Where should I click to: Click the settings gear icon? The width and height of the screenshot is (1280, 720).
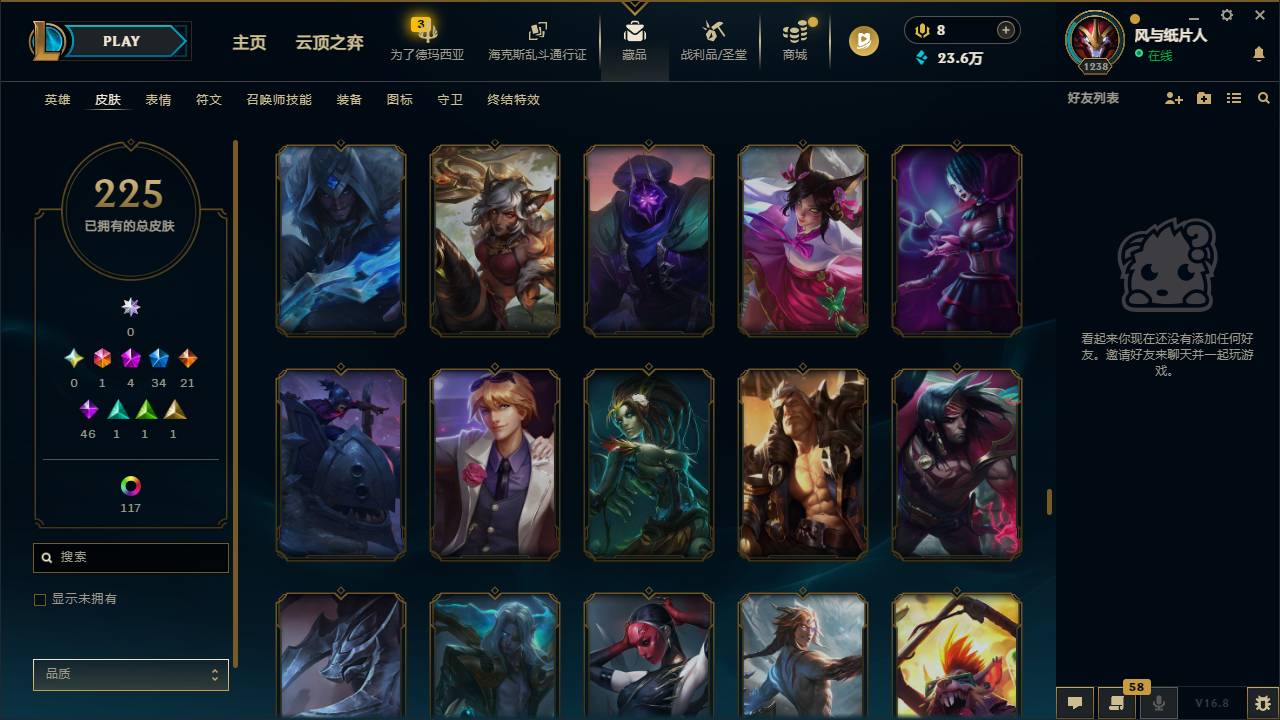(1226, 15)
